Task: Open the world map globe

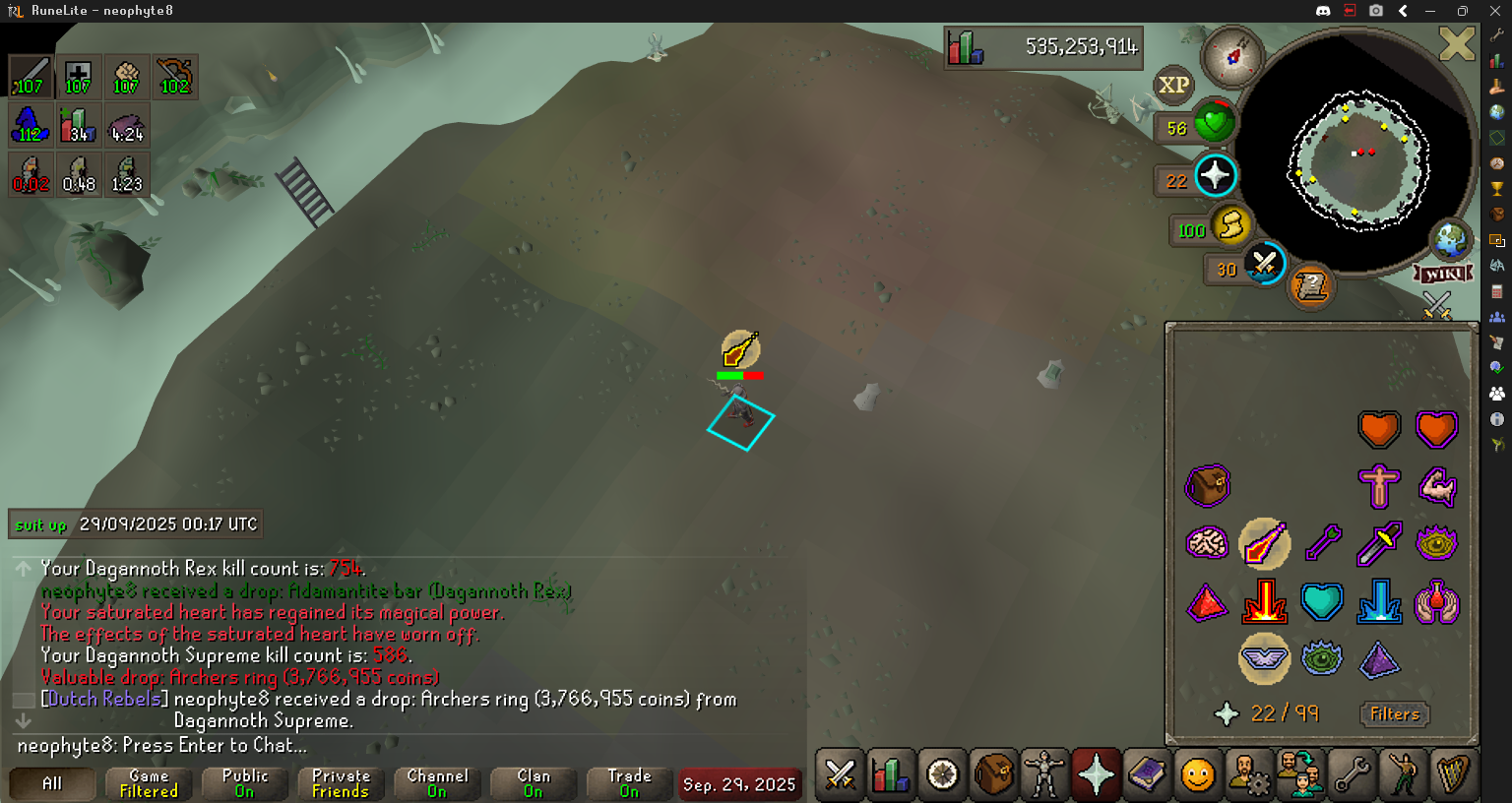Action: (x=1450, y=239)
